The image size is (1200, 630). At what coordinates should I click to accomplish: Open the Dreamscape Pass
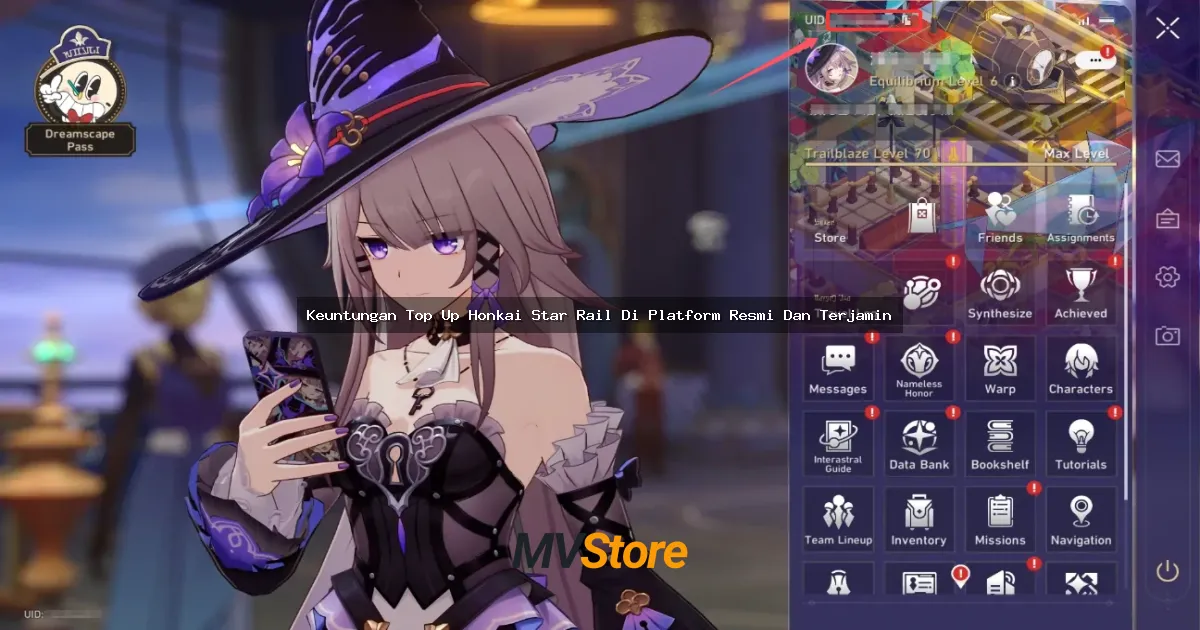point(80,100)
